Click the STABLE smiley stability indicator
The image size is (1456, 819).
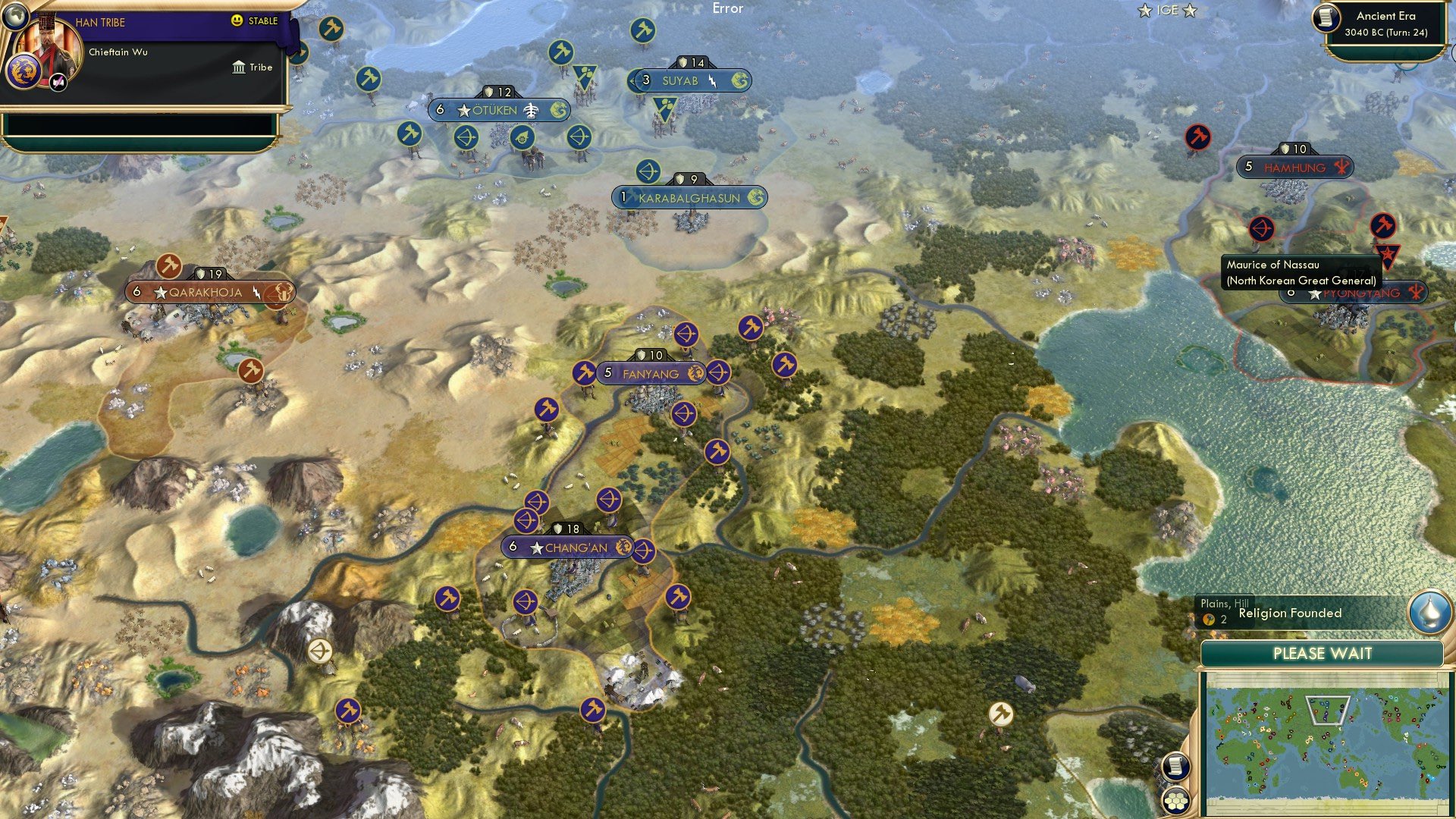(x=237, y=19)
